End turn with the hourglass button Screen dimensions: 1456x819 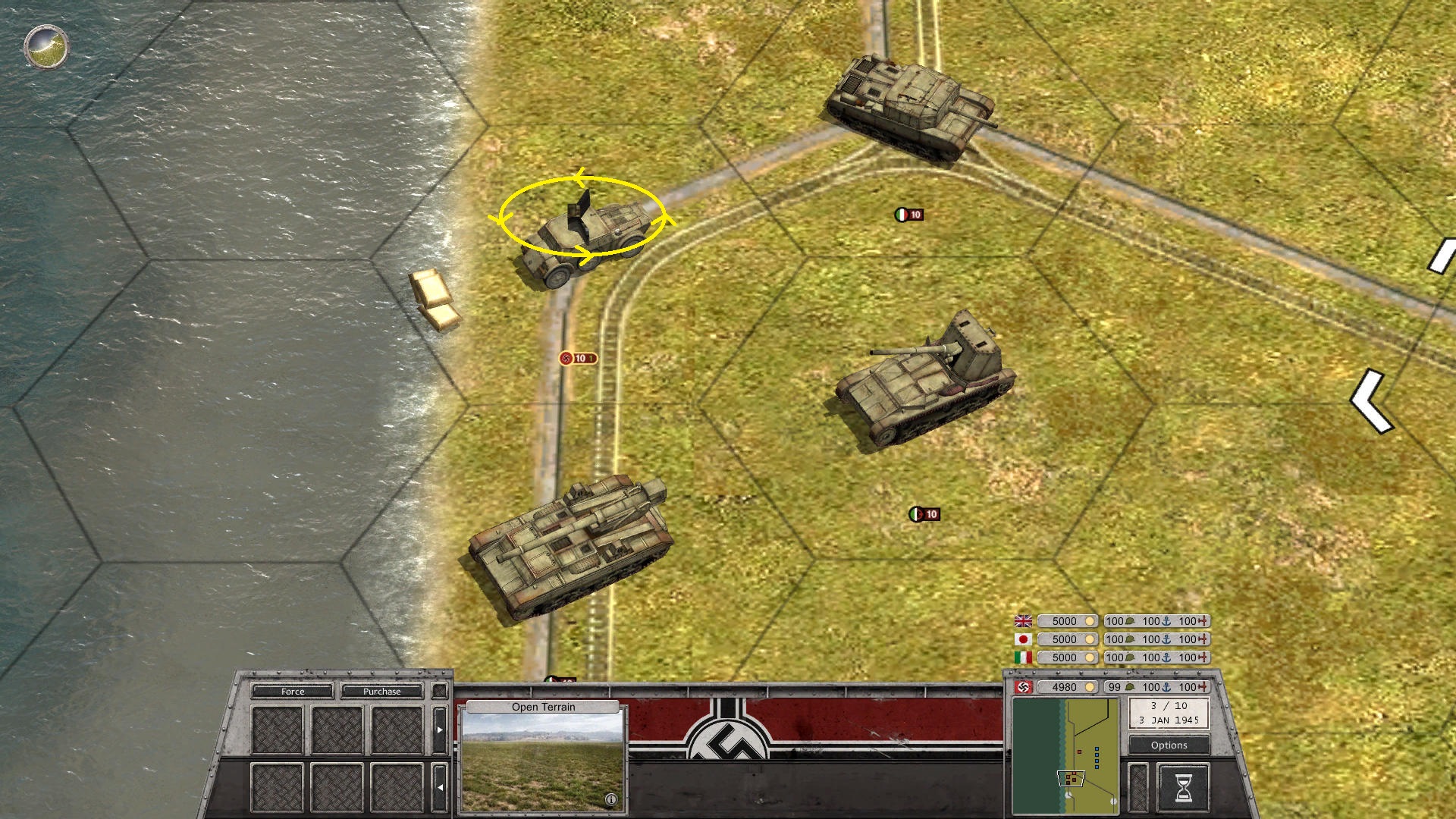coord(1183,787)
